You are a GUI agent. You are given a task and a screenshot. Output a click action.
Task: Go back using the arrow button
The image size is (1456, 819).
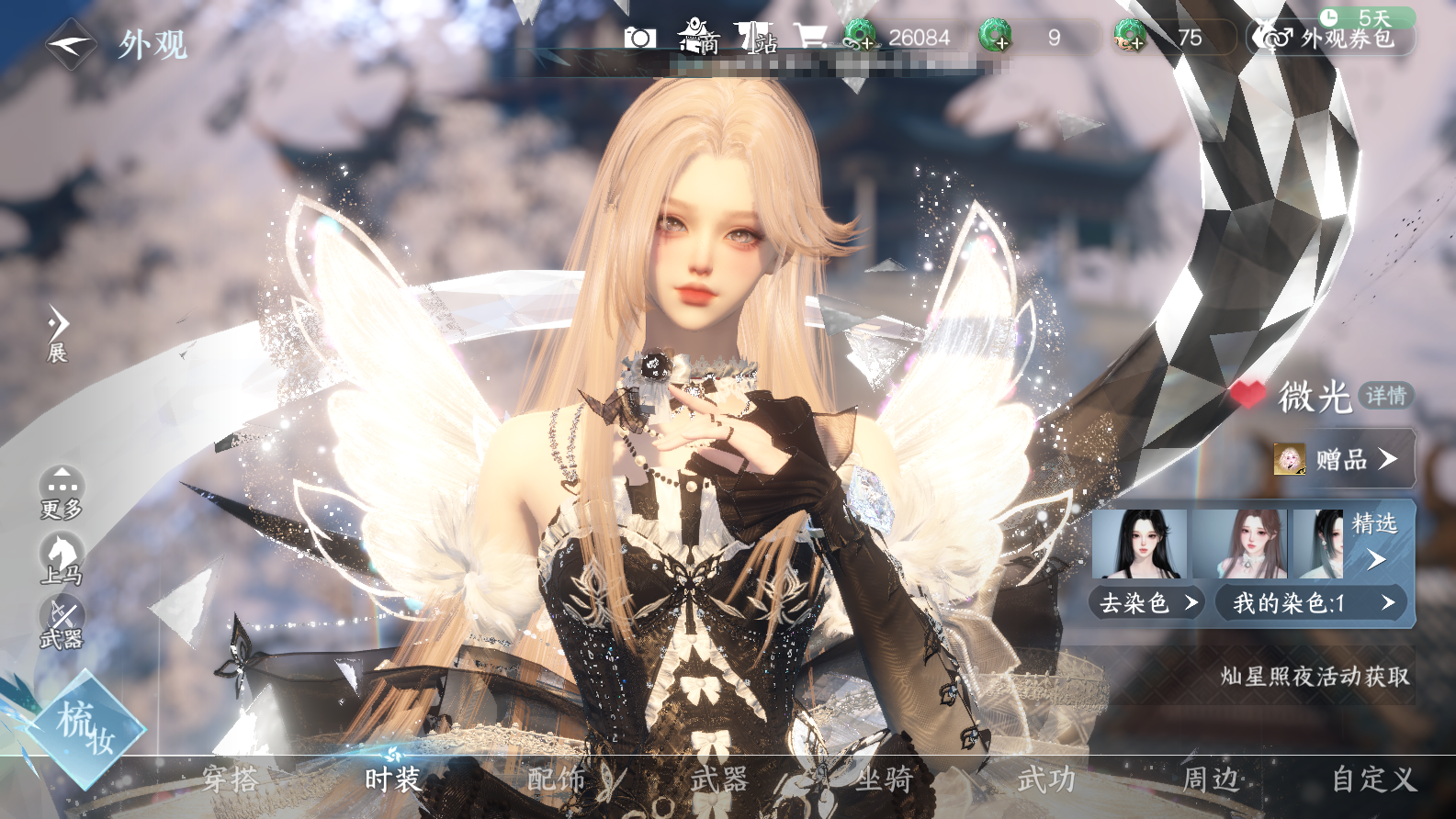click(x=71, y=43)
